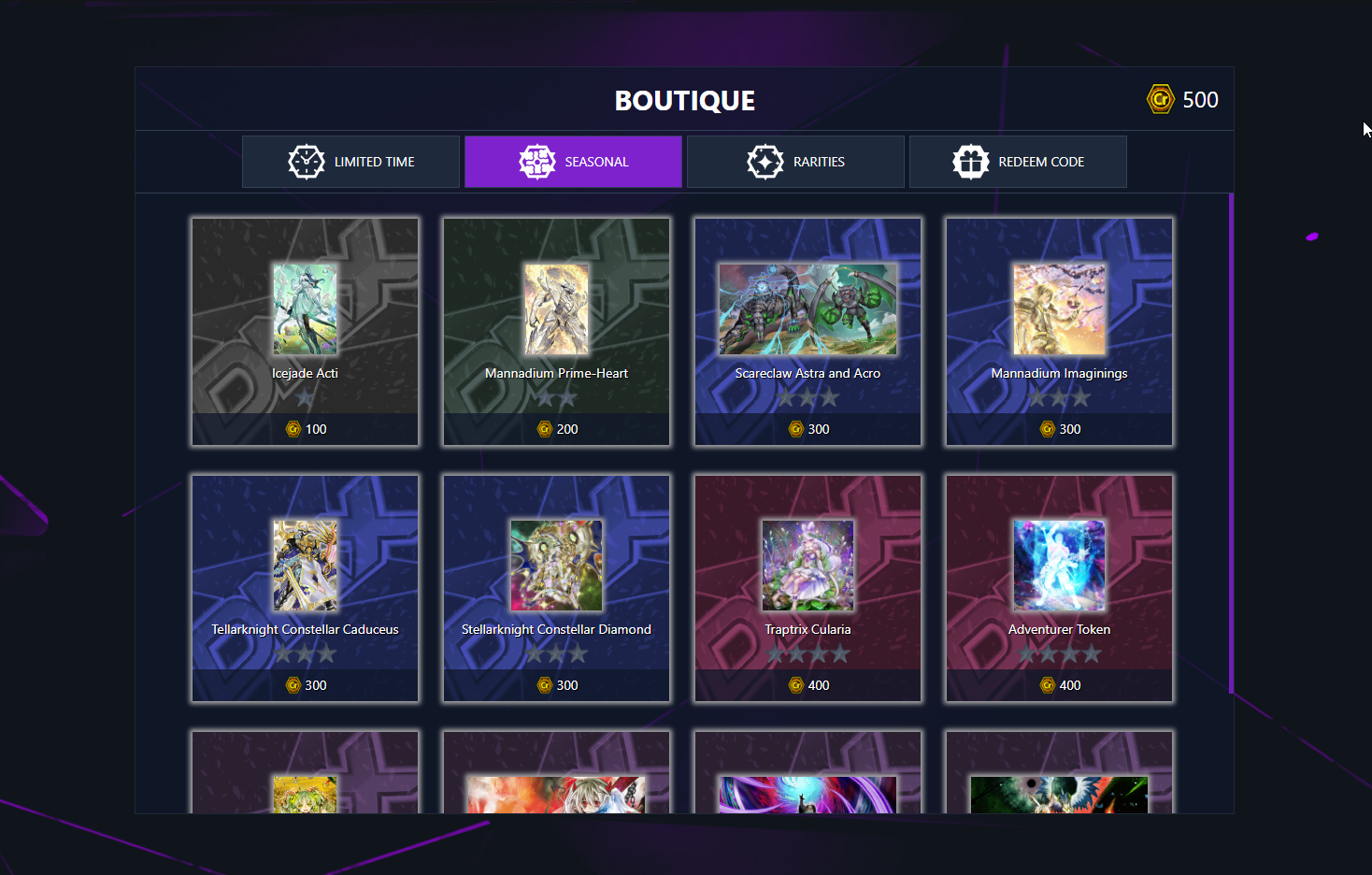Click the Stellarknight Constellar Diamond artwork
Image resolution: width=1372 pixels, height=875 pixels.
coord(556,566)
